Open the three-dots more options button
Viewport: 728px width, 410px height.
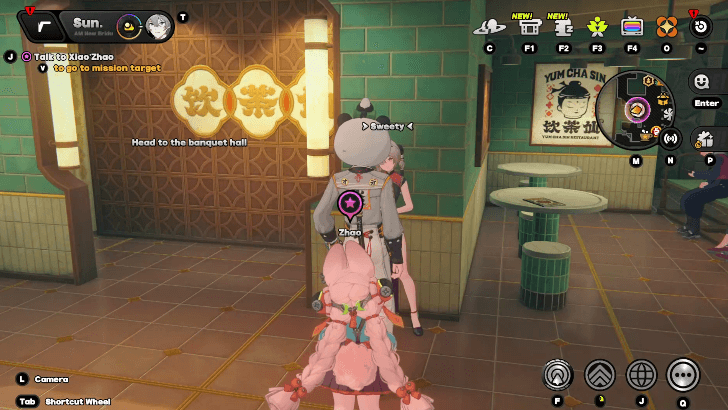pos(683,375)
